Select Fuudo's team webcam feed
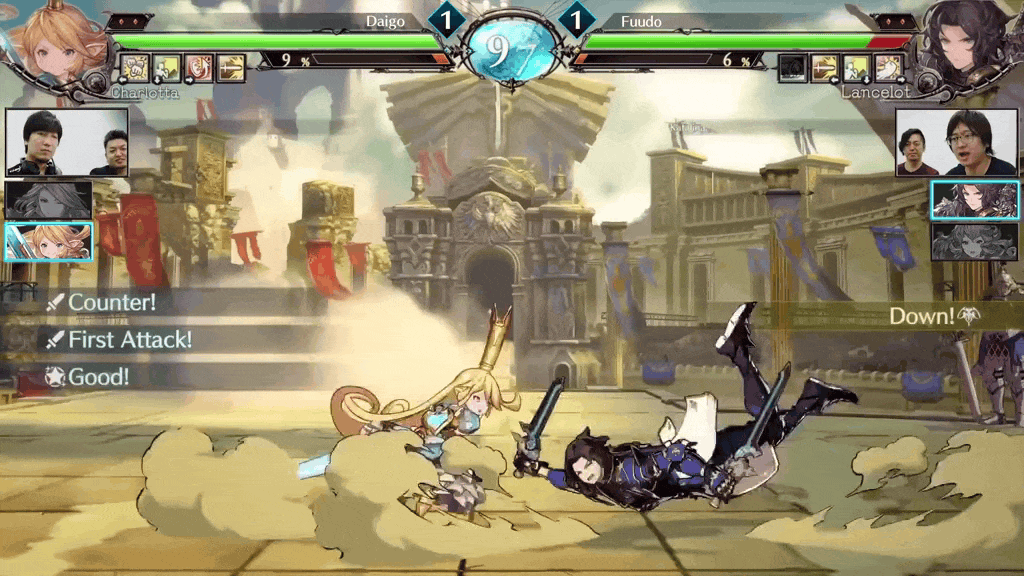Image resolution: width=1024 pixels, height=576 pixels. tap(956, 143)
